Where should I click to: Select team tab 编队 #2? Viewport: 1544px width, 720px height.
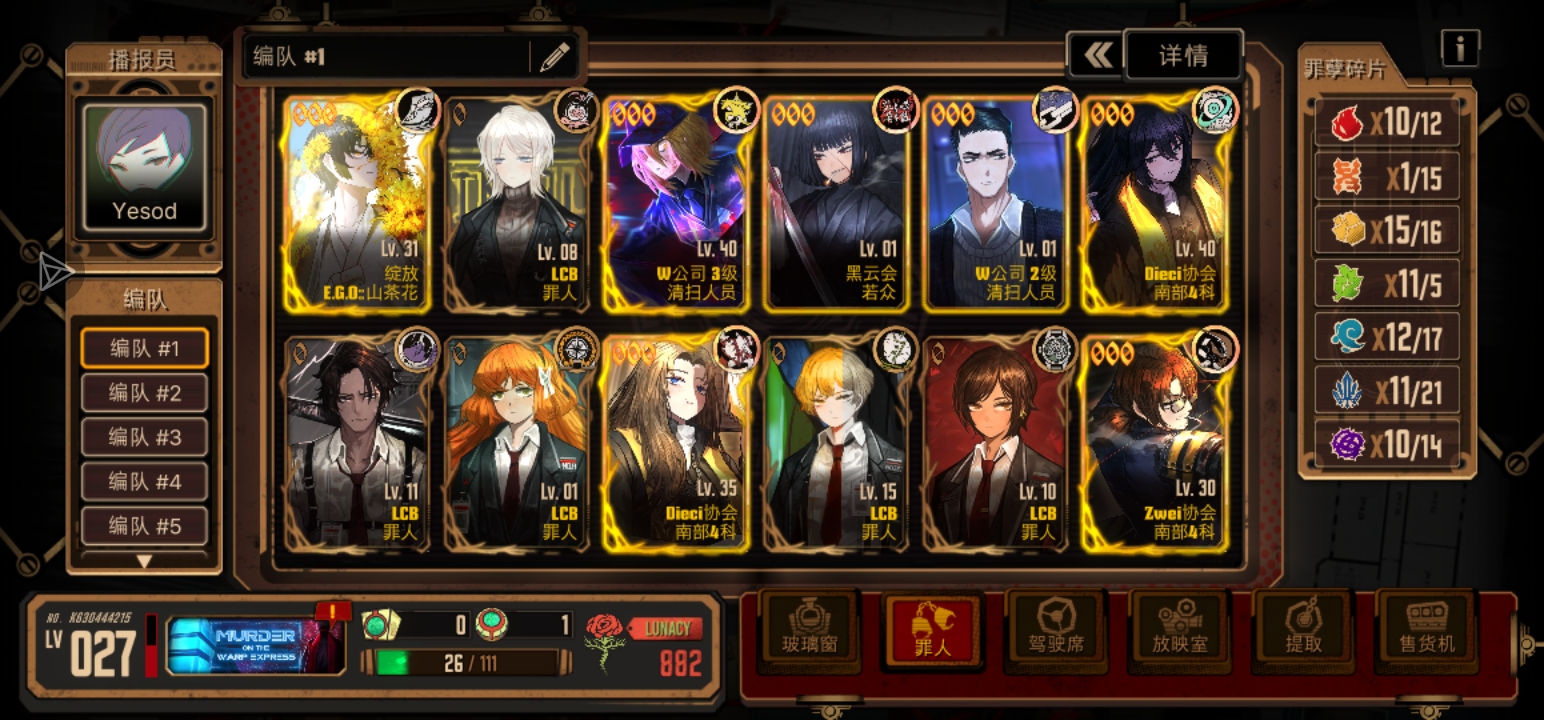[145, 393]
